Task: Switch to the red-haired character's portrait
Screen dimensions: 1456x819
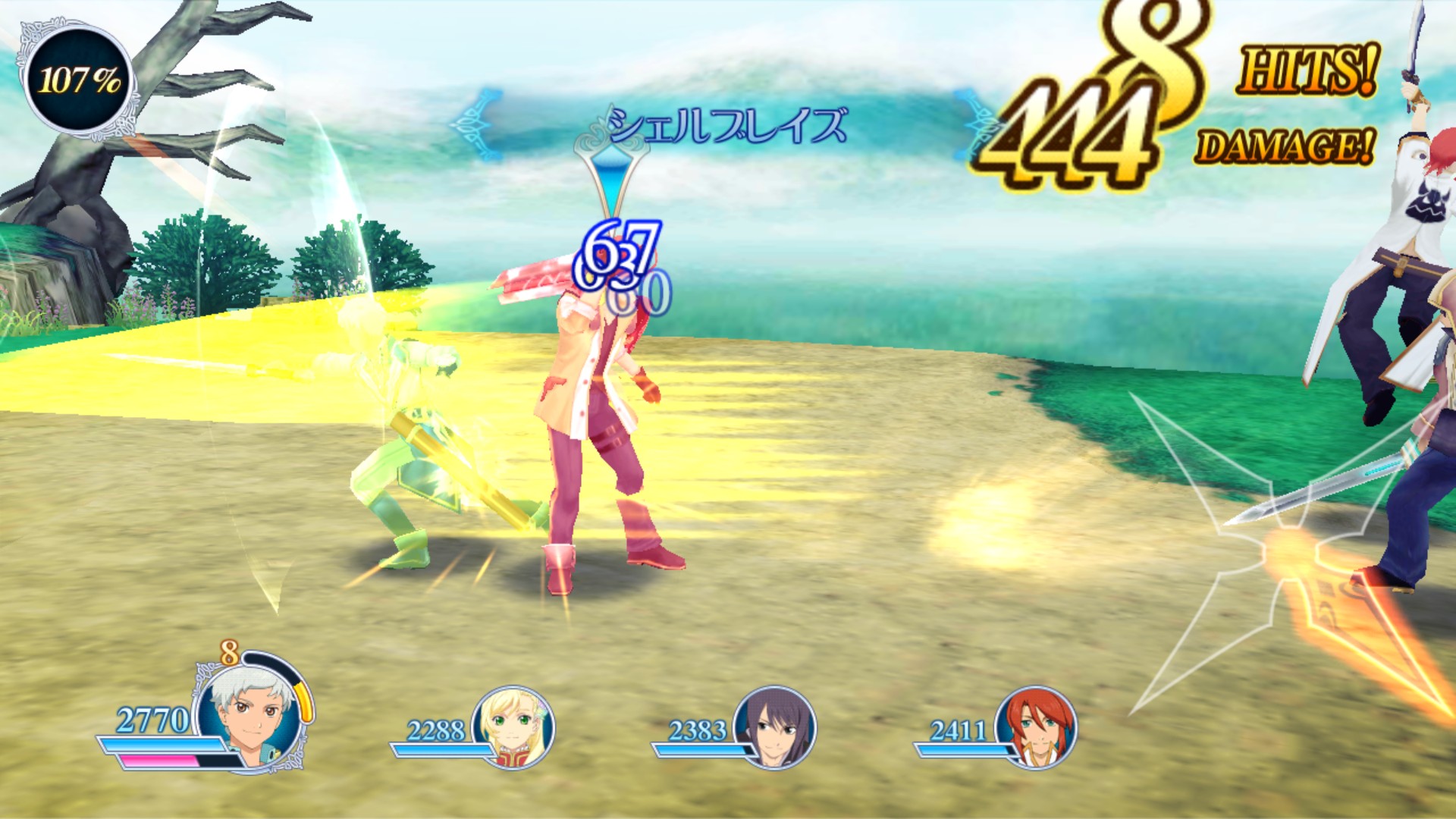Action: (x=1036, y=726)
